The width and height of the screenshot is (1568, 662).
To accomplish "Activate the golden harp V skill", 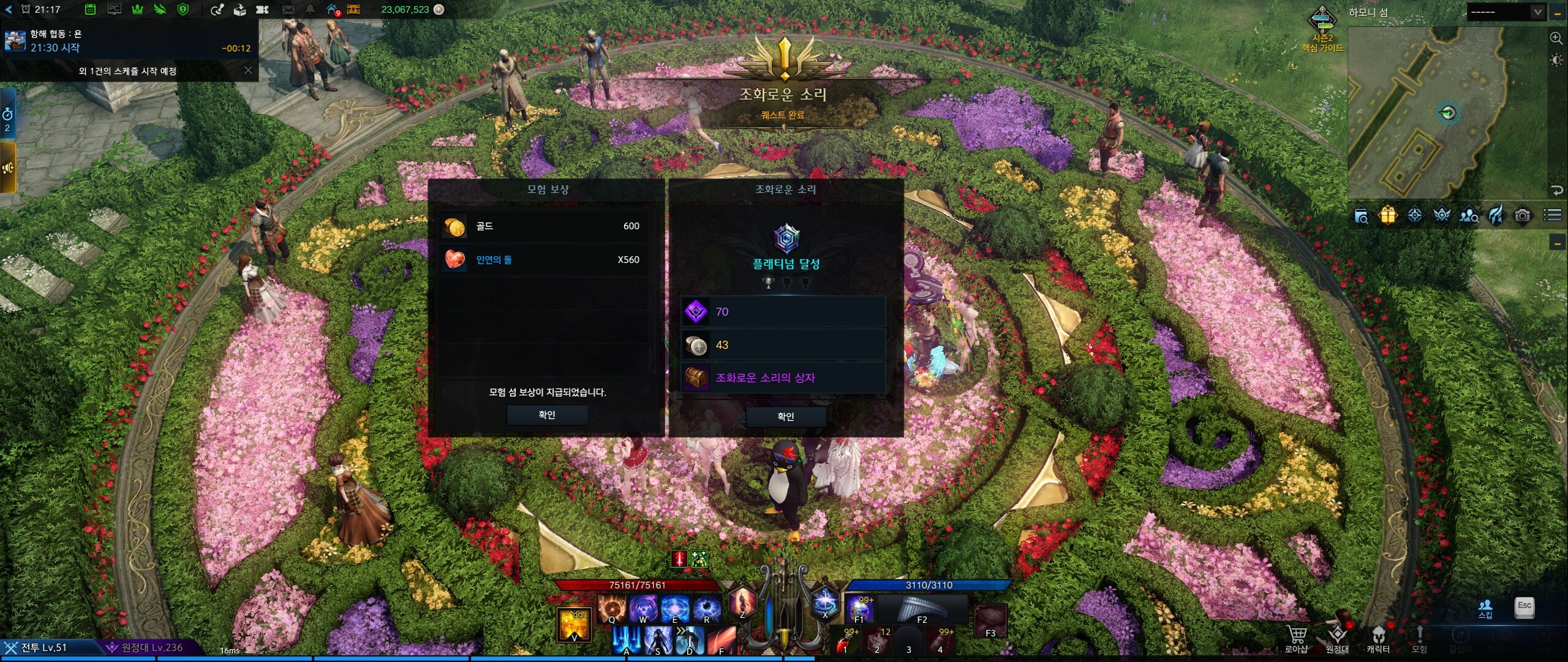I will [x=573, y=624].
